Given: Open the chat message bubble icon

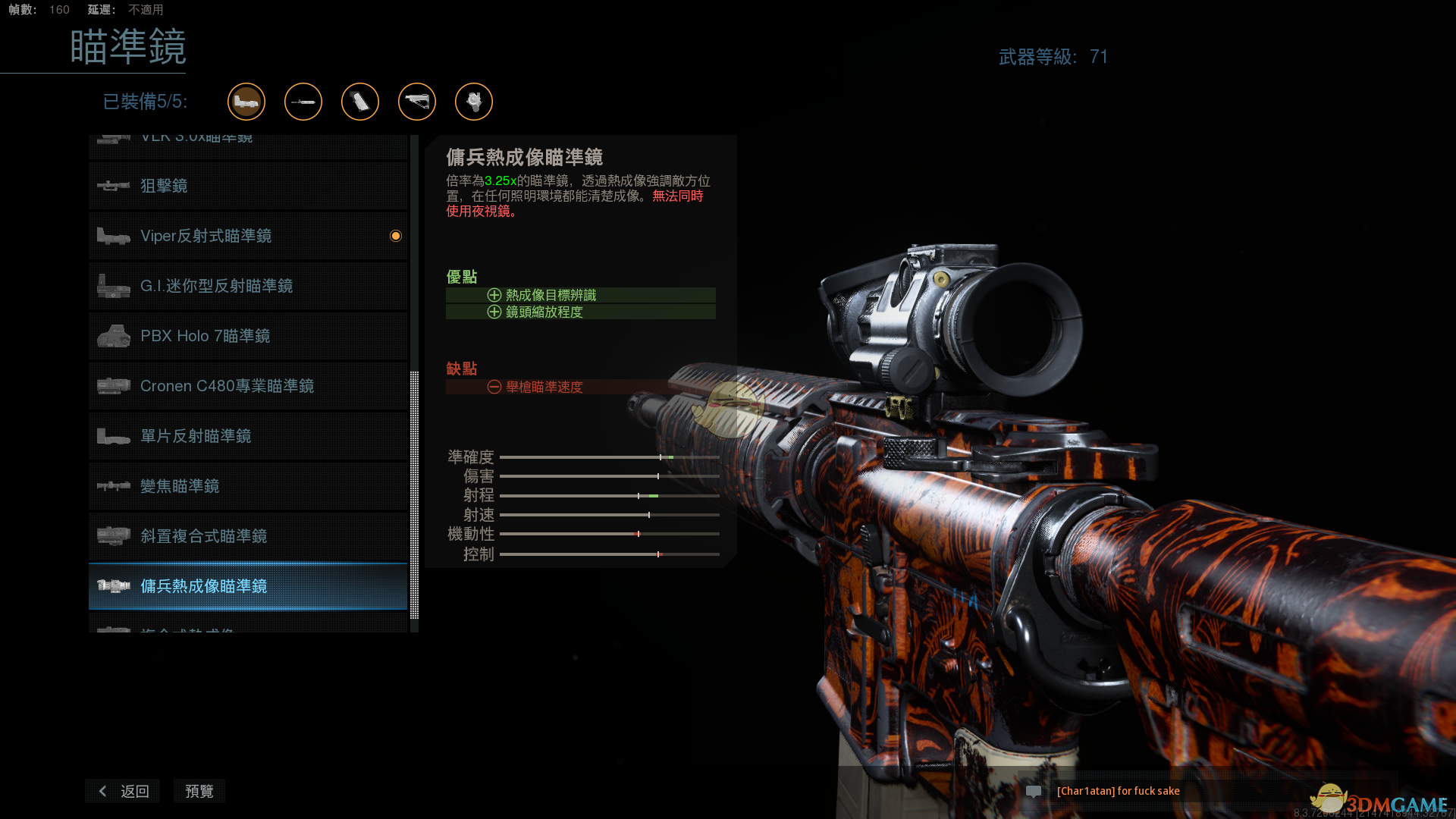Looking at the screenshot, I should click(1033, 791).
